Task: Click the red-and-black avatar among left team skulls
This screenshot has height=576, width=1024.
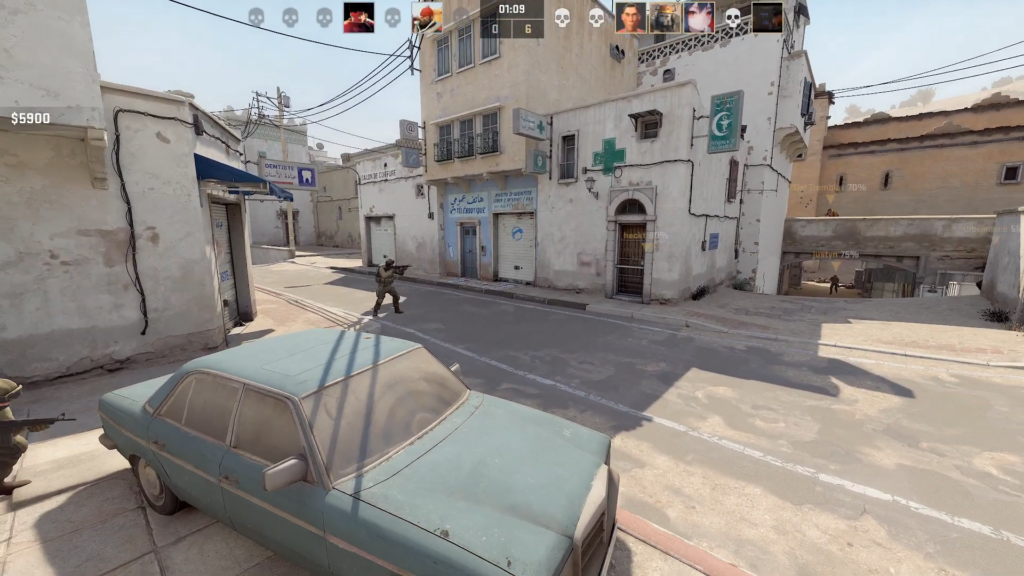Action: pyautogui.click(x=359, y=17)
